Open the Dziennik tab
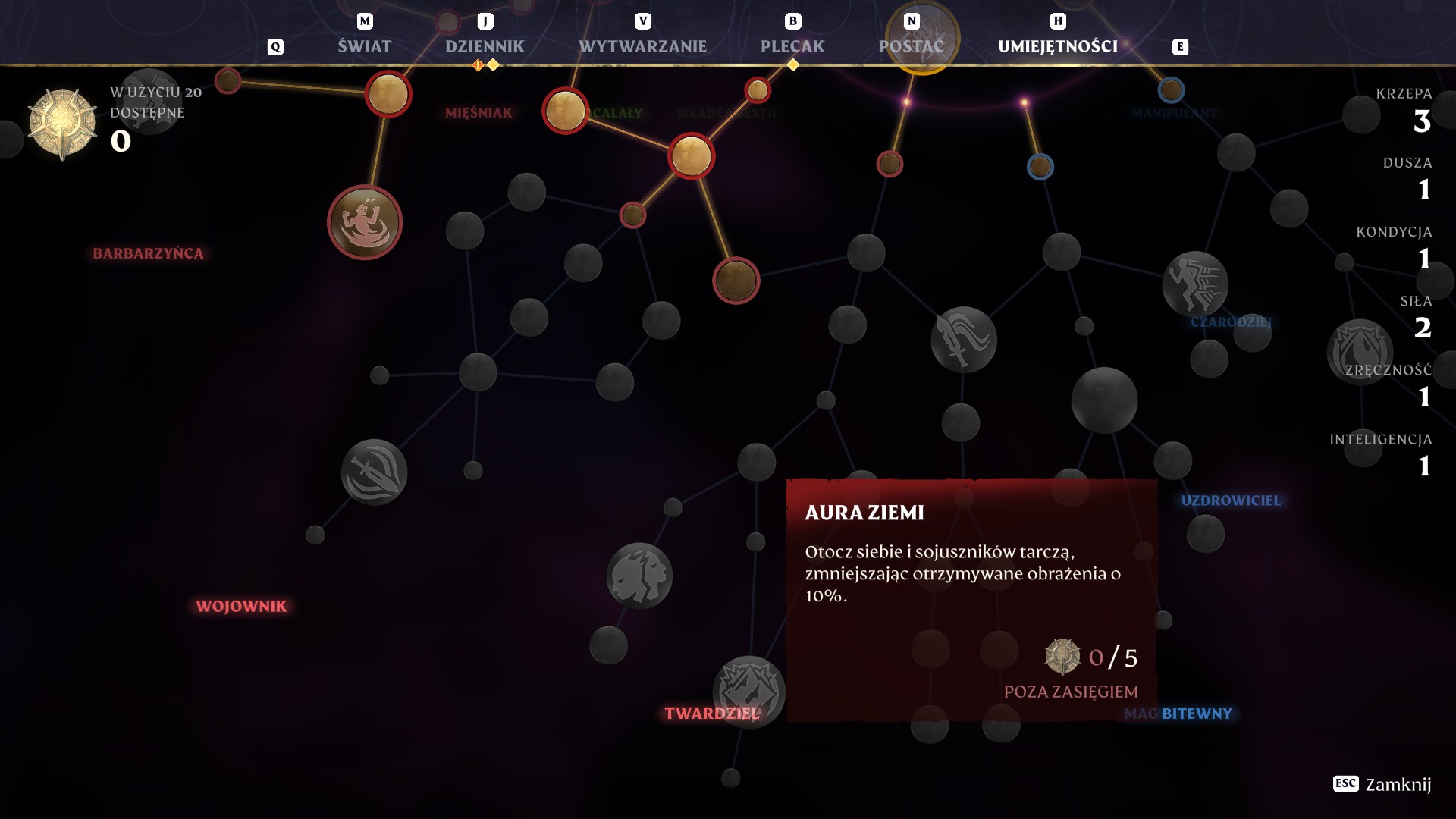The width and height of the screenshot is (1456, 819). (485, 46)
